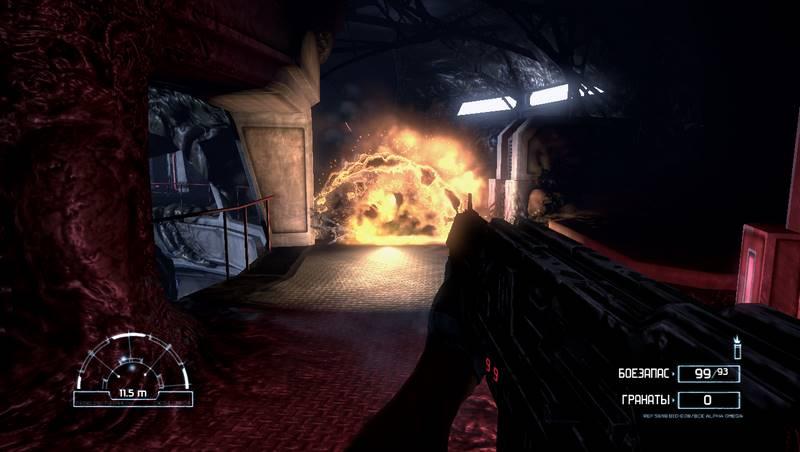Select the flare icon above the ammo counter
800x452 pixels.
point(737,347)
